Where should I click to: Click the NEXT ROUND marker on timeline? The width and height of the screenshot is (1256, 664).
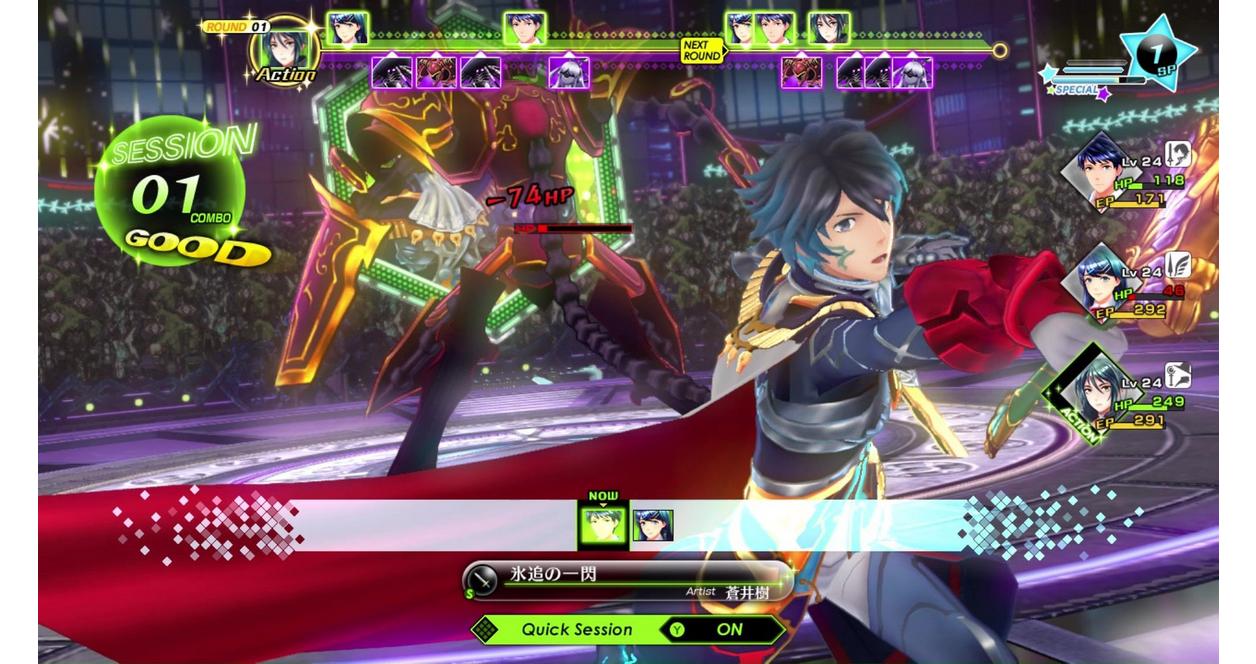[x=701, y=50]
